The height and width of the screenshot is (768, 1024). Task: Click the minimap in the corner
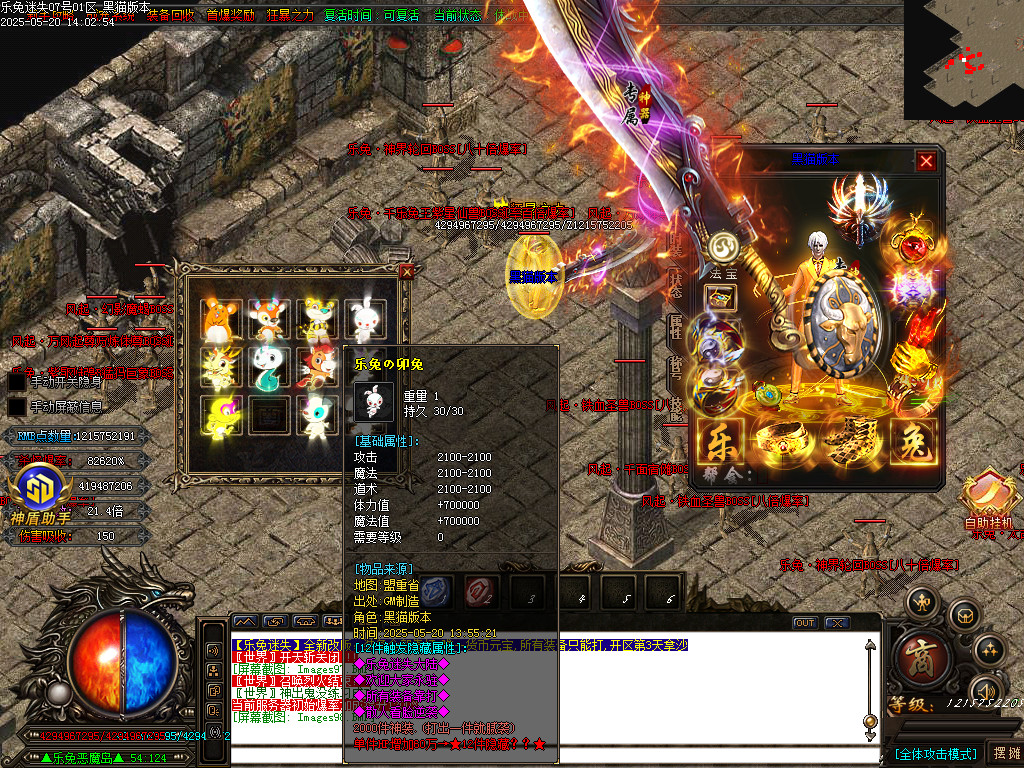pyautogui.click(x=964, y=60)
